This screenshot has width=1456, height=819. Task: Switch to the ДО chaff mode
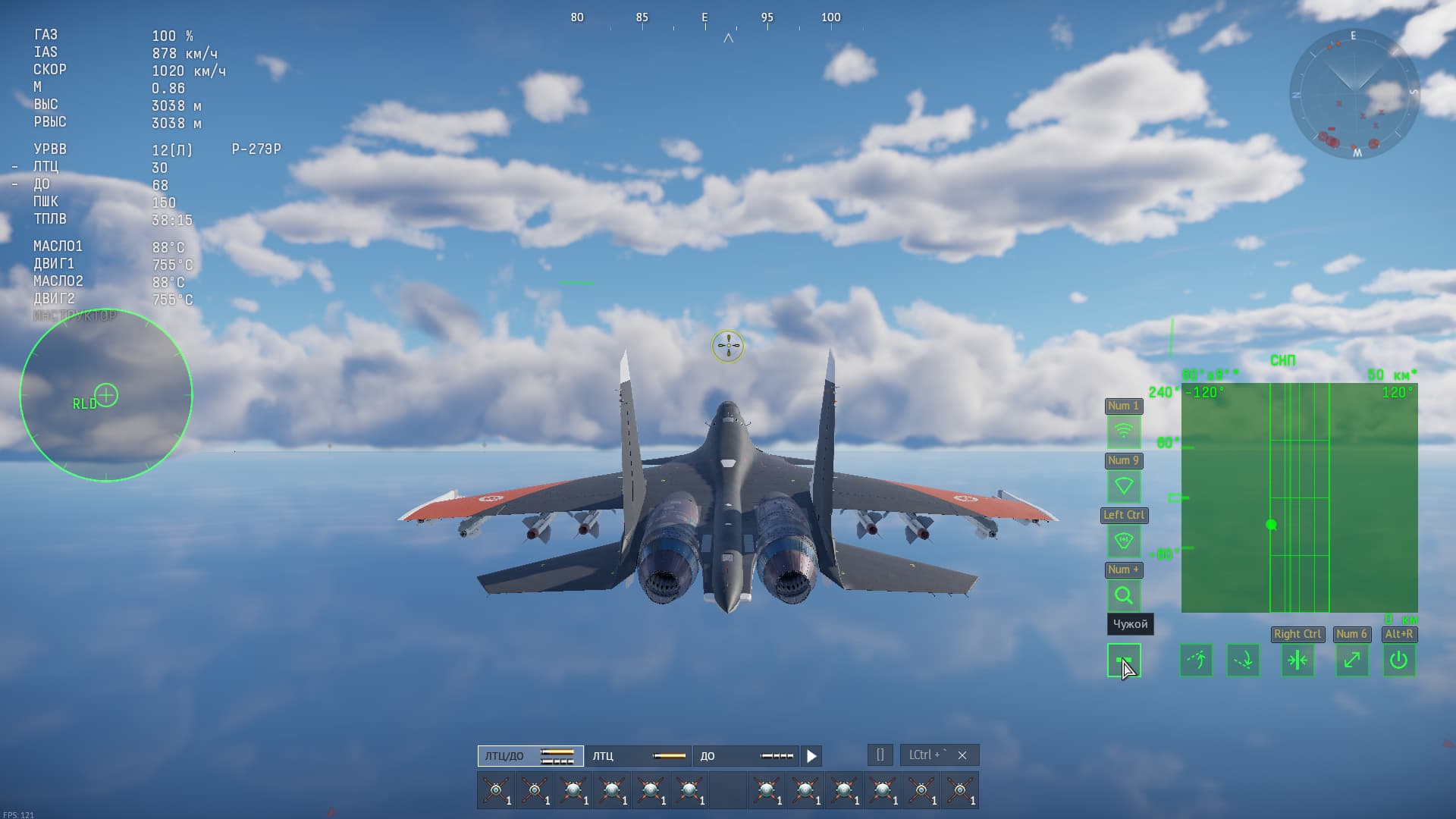[x=747, y=756]
